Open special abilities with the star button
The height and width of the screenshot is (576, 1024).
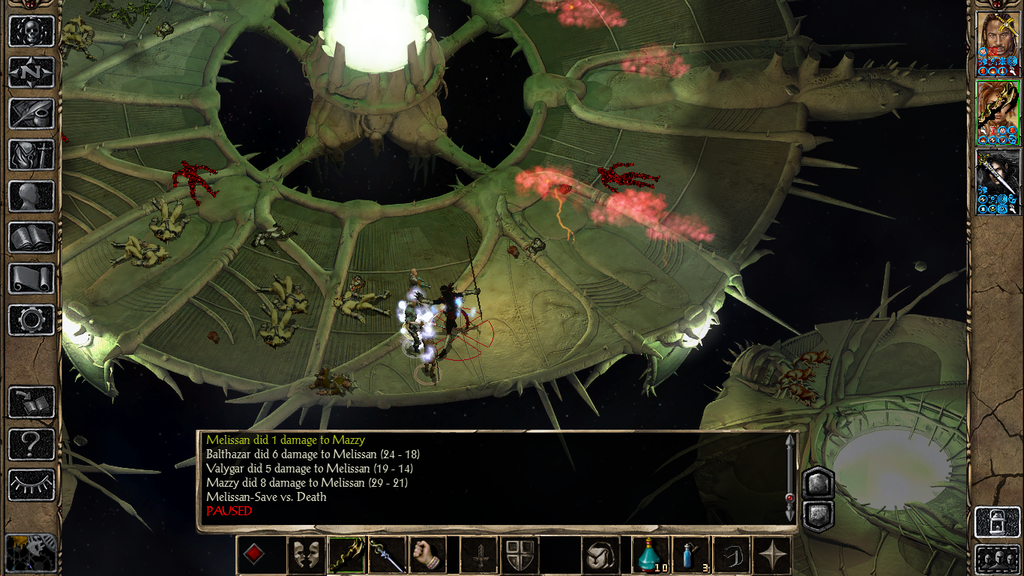pos(772,555)
